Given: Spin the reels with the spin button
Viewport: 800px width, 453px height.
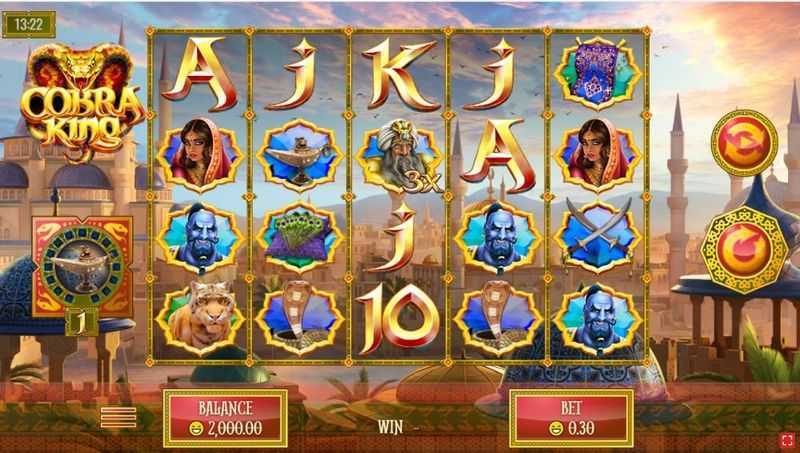Looking at the screenshot, I should (744, 248).
